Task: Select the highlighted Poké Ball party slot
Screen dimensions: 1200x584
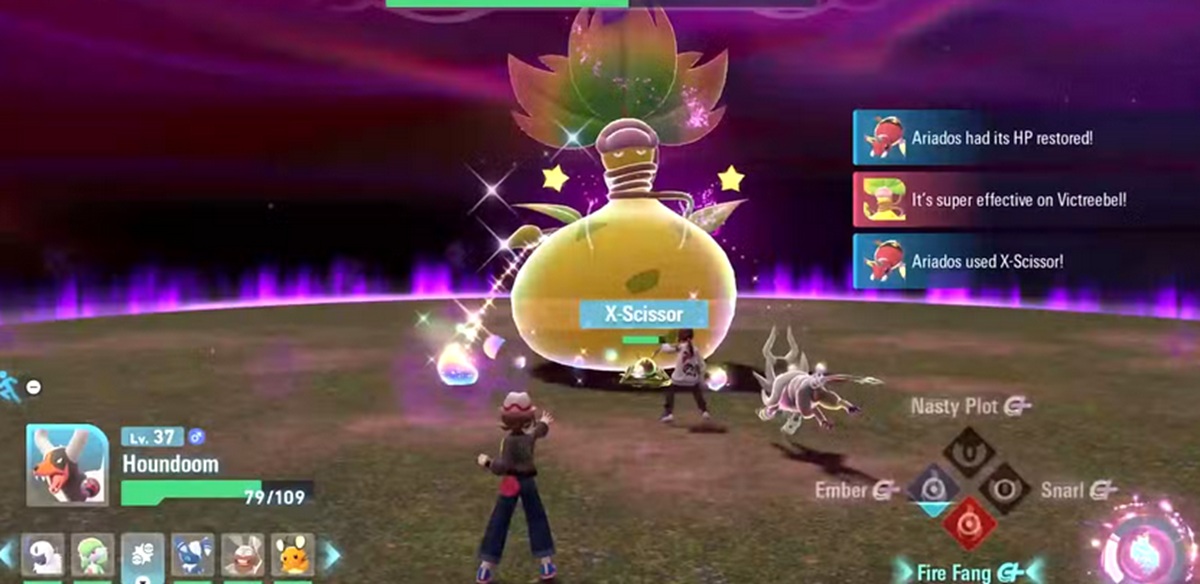Action: (x=143, y=556)
